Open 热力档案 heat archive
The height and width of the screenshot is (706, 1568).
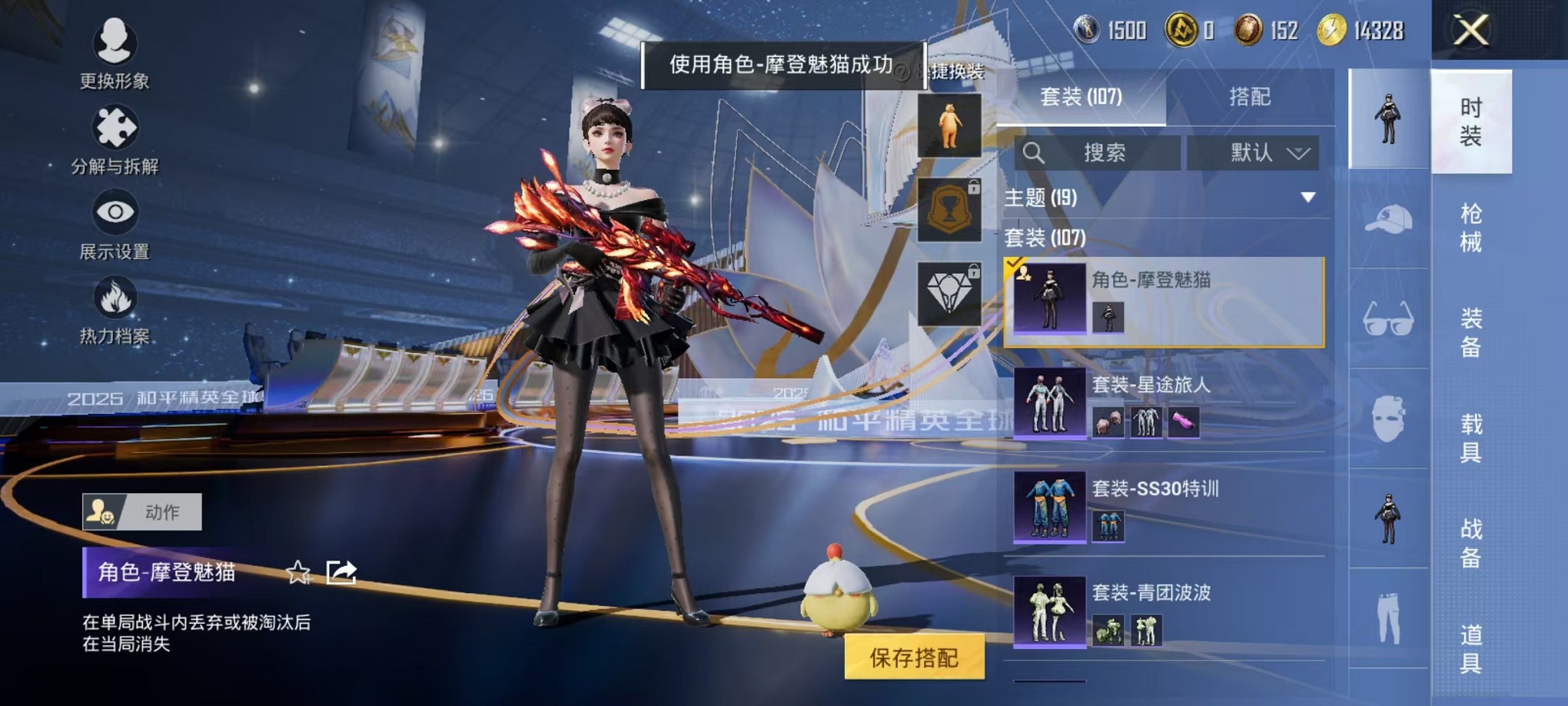(115, 309)
